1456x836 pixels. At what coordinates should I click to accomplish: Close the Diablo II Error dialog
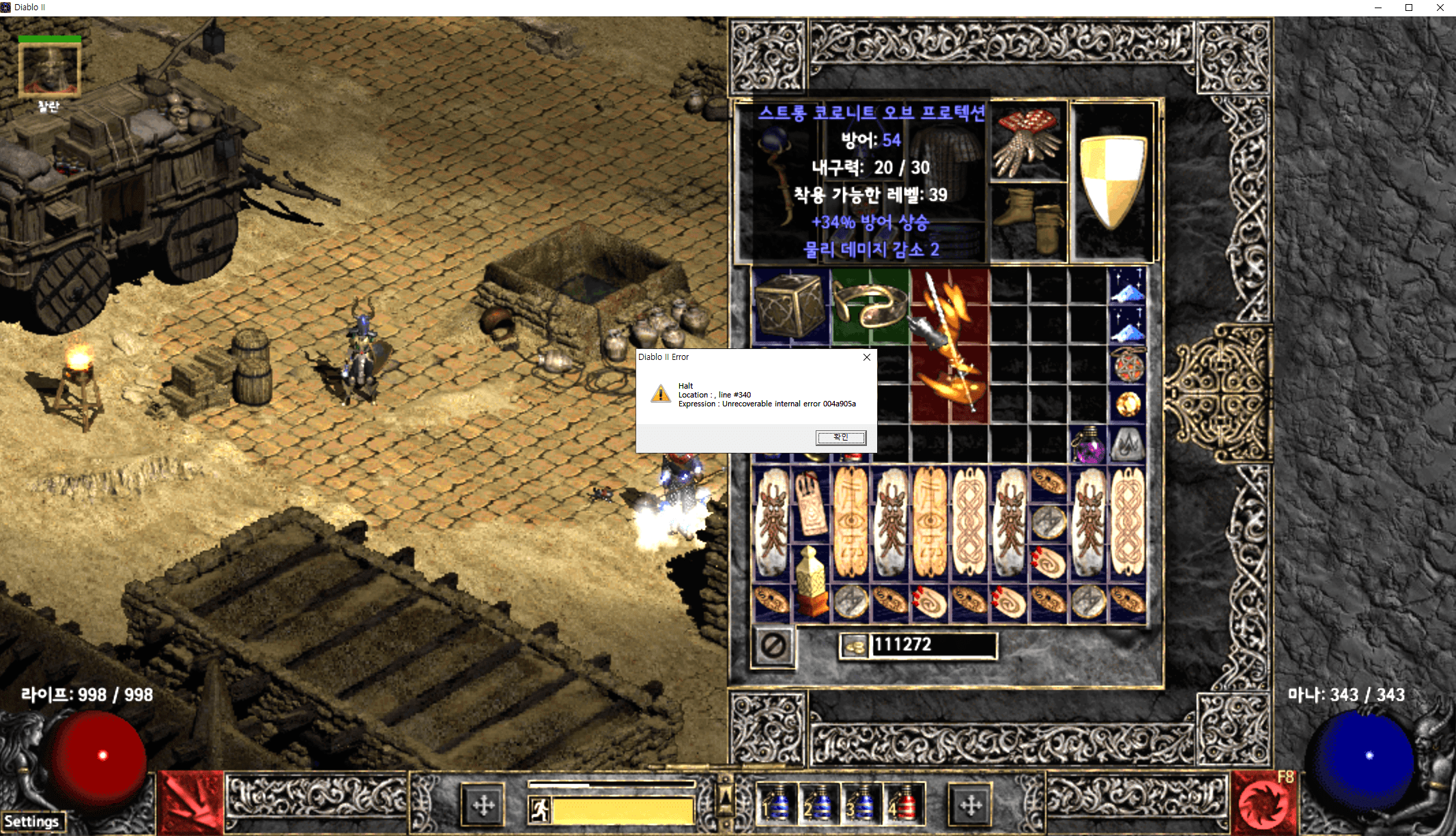coord(867,357)
